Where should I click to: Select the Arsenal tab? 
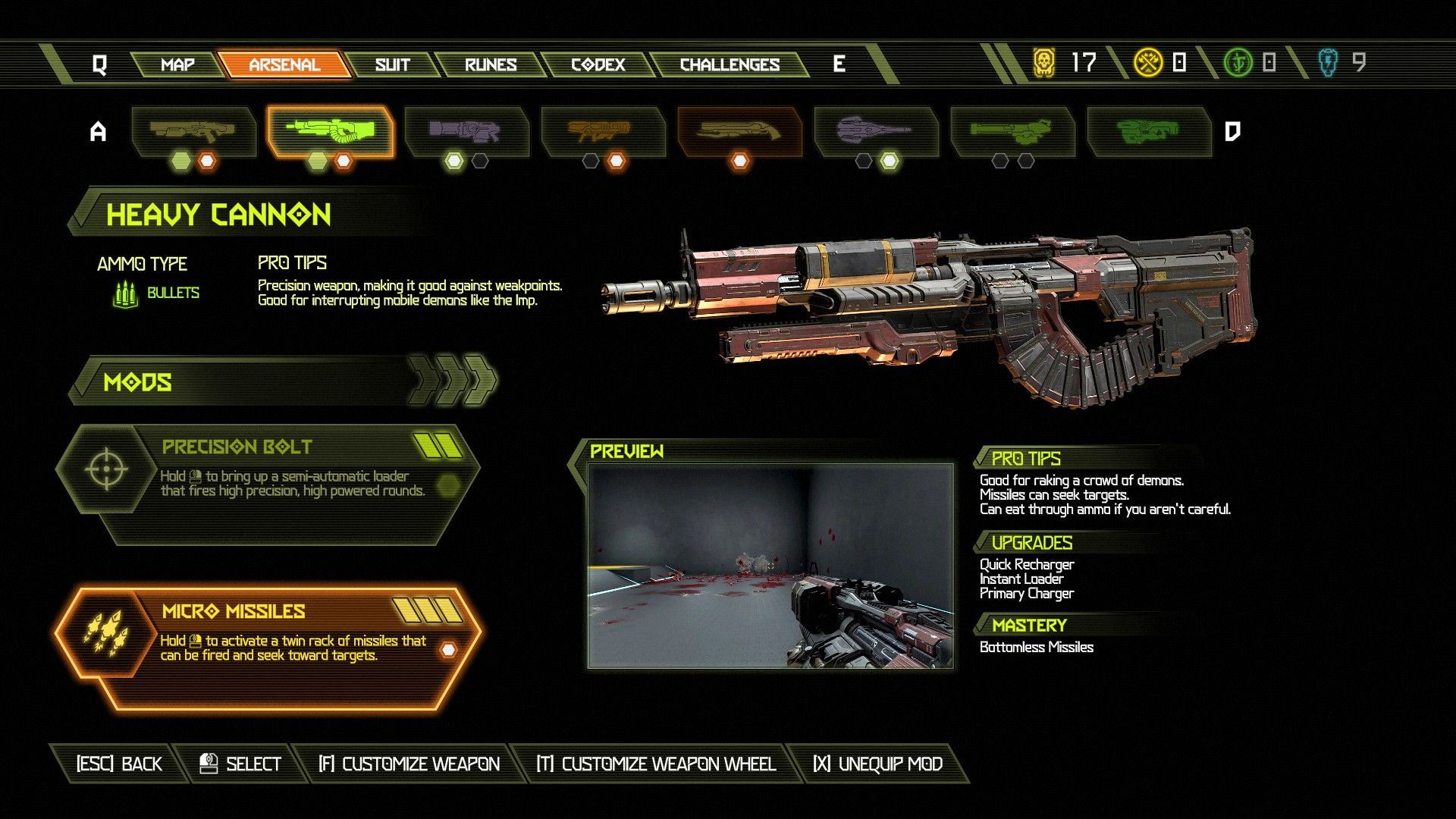284,64
